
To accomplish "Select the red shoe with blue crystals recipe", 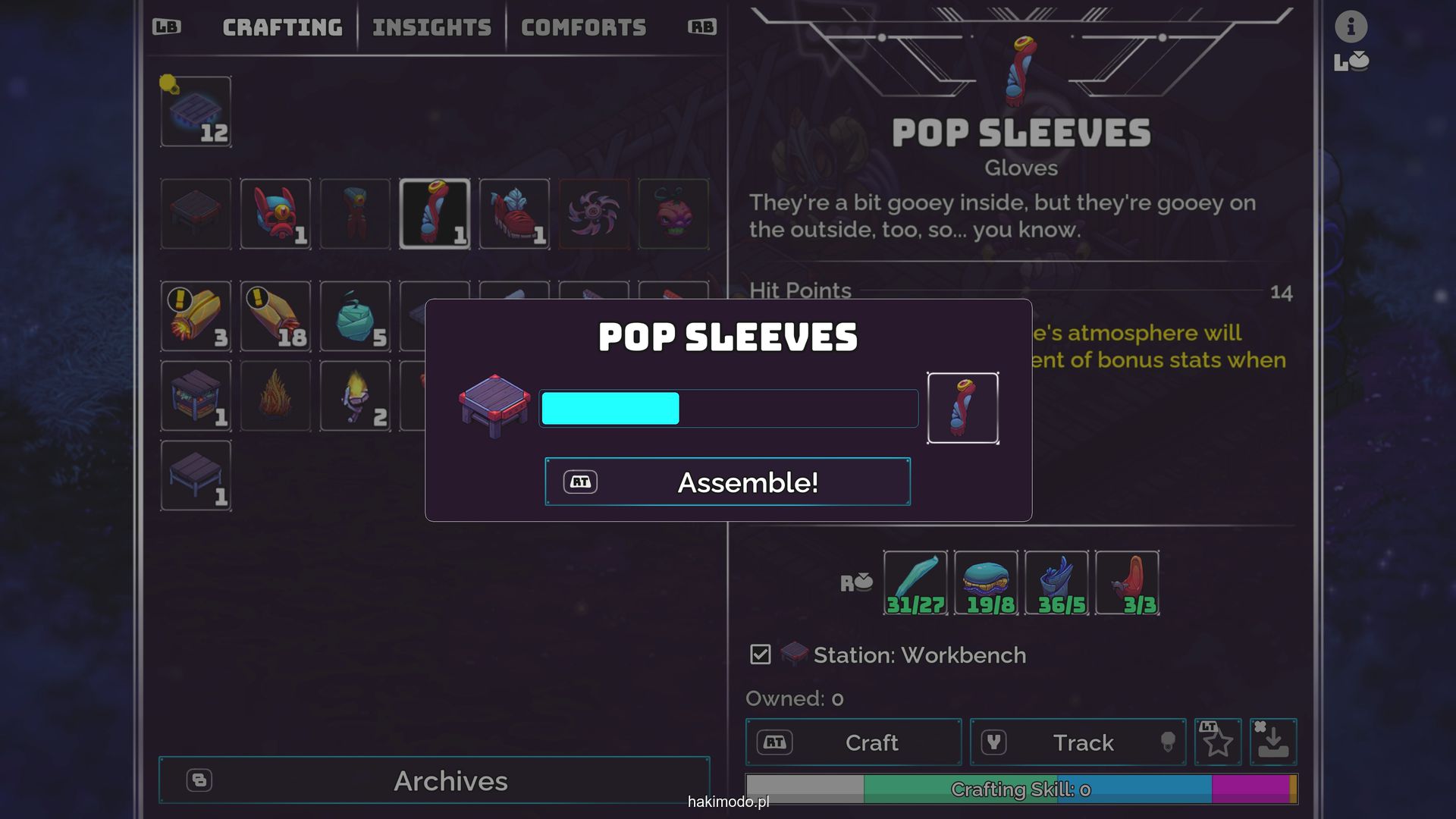I will click(514, 214).
